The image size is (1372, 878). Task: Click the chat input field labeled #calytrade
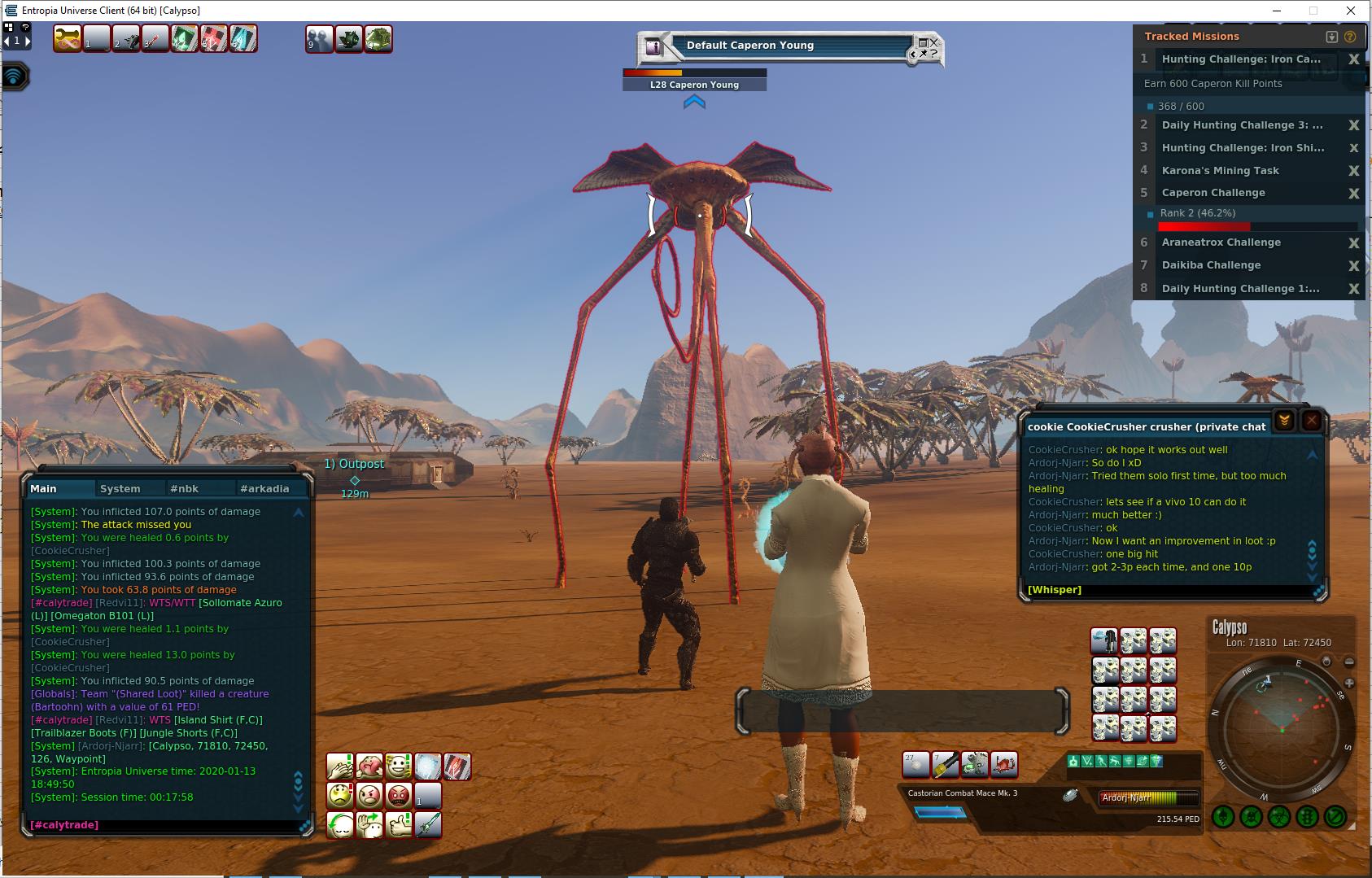(163, 825)
